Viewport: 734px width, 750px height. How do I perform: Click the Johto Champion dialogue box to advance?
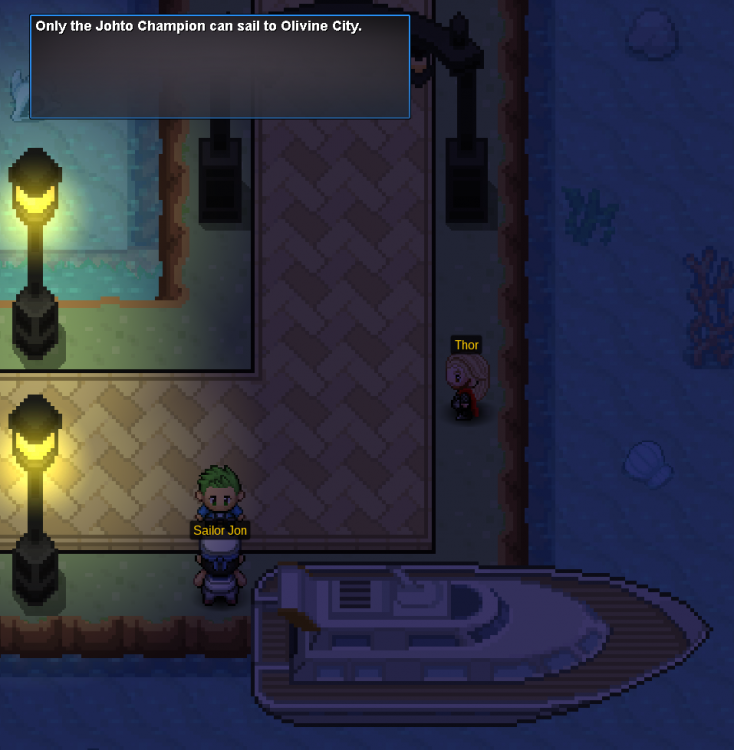(219, 67)
